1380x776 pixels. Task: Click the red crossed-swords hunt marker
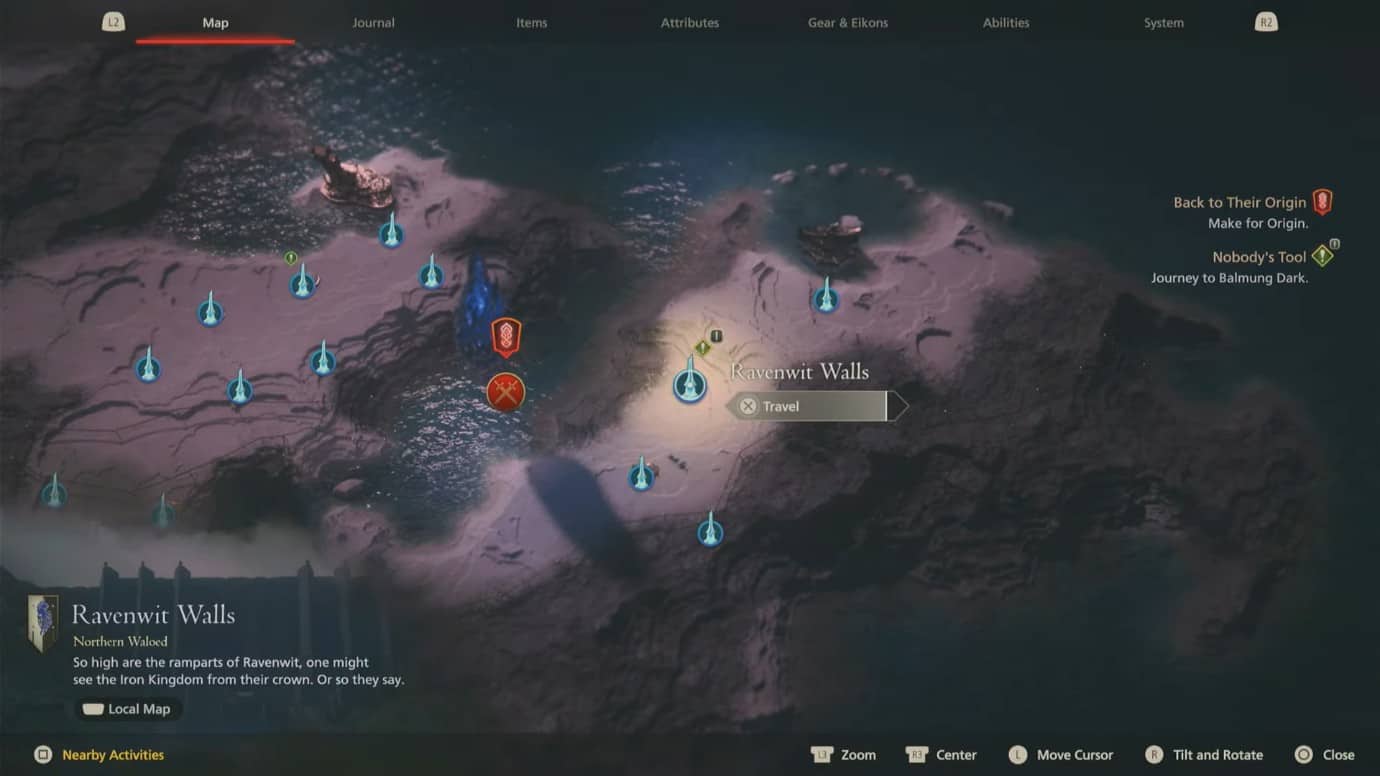pos(505,392)
